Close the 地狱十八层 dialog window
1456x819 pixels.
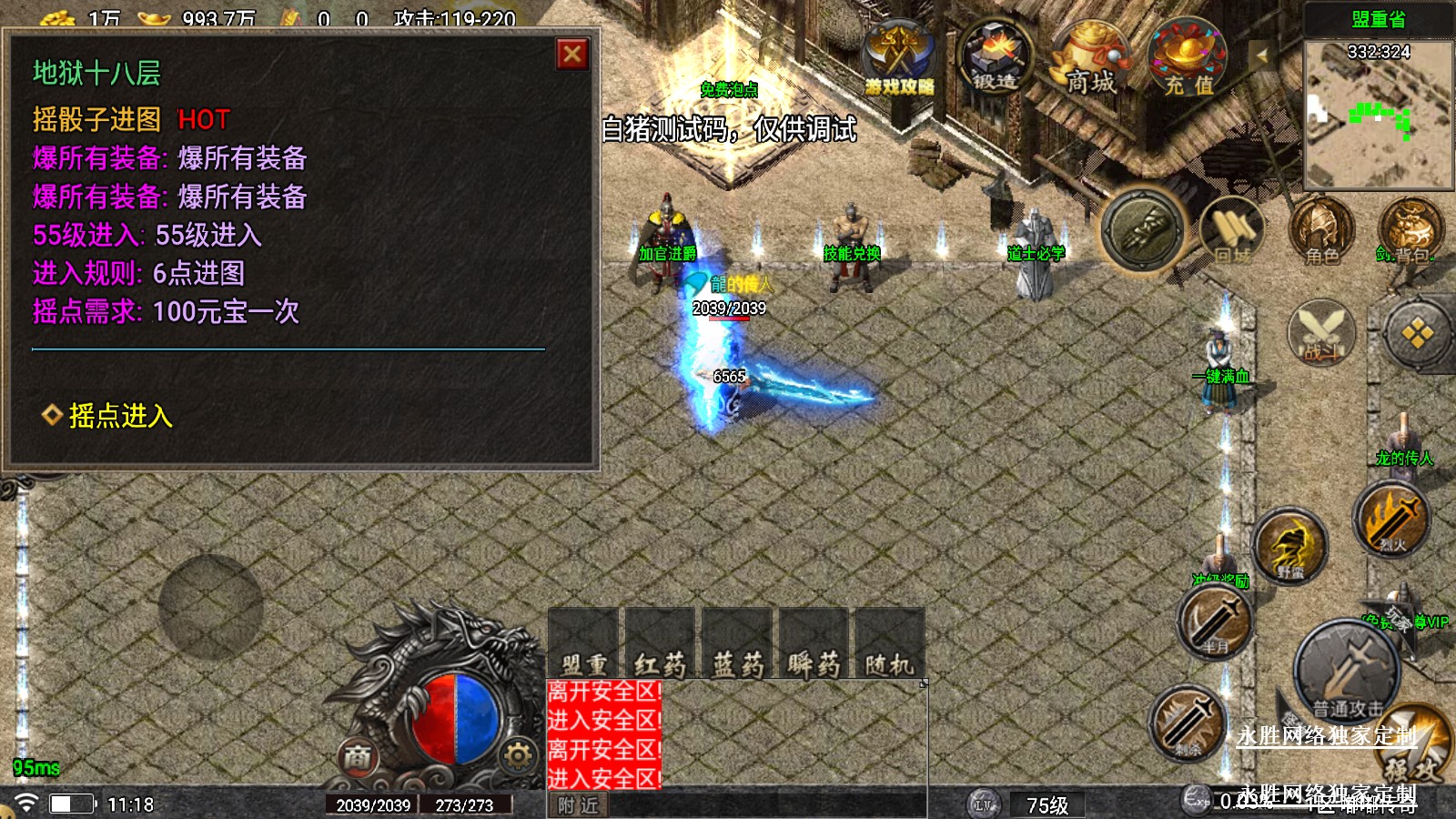pos(572,55)
